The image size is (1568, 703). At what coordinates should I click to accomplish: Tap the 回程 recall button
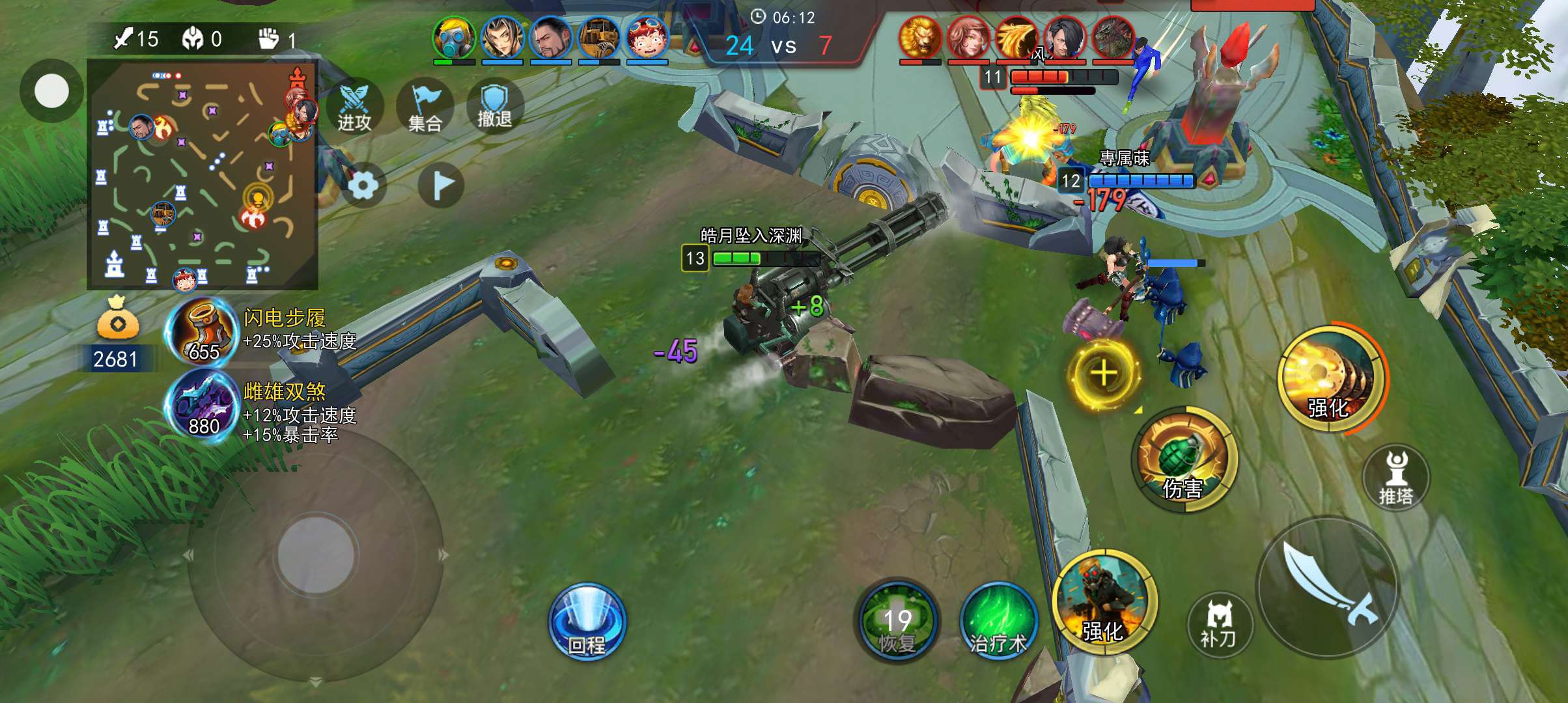[x=587, y=622]
